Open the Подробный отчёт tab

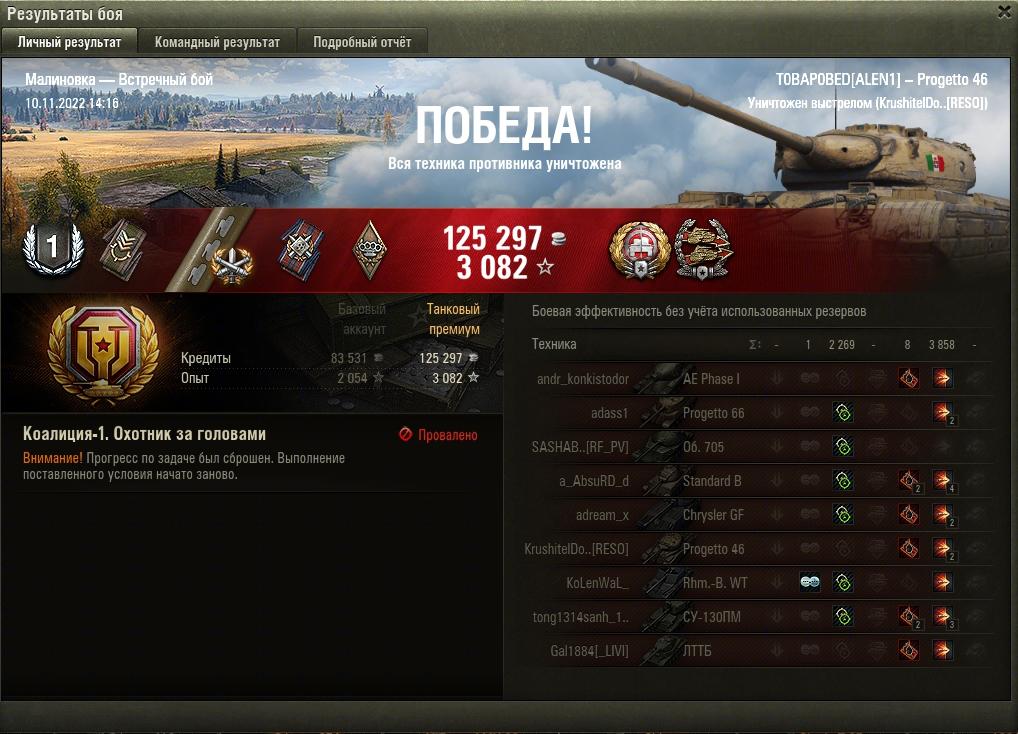[x=362, y=42]
